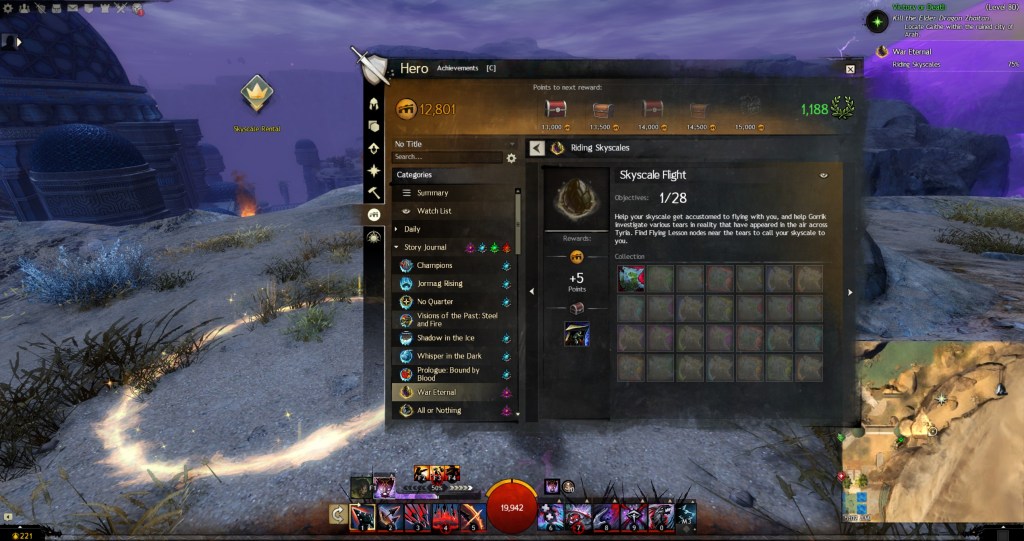Expand the Daily category
The height and width of the screenshot is (541, 1024).
tap(412, 229)
